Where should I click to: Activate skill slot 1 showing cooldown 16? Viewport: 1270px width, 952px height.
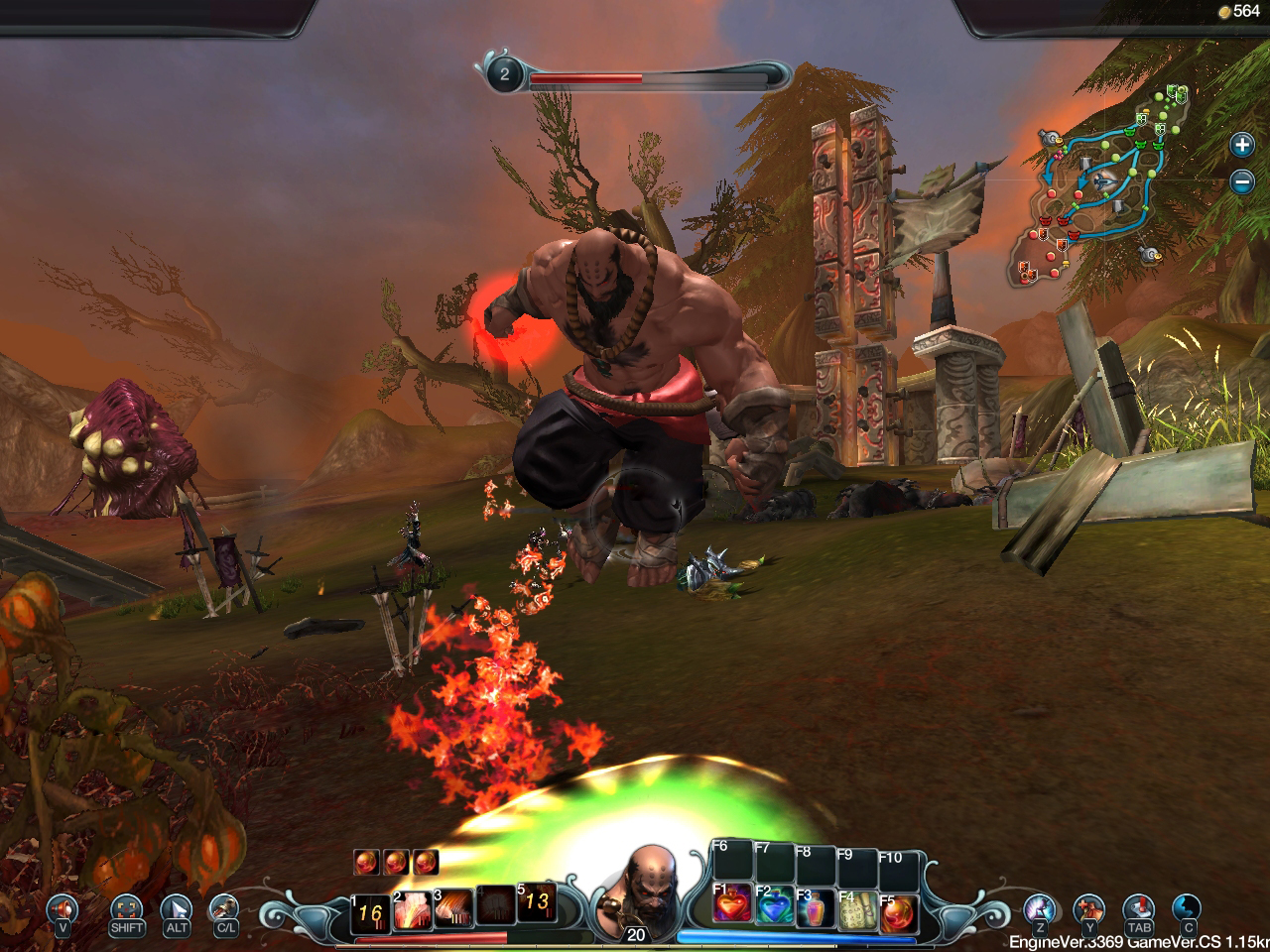(x=370, y=912)
